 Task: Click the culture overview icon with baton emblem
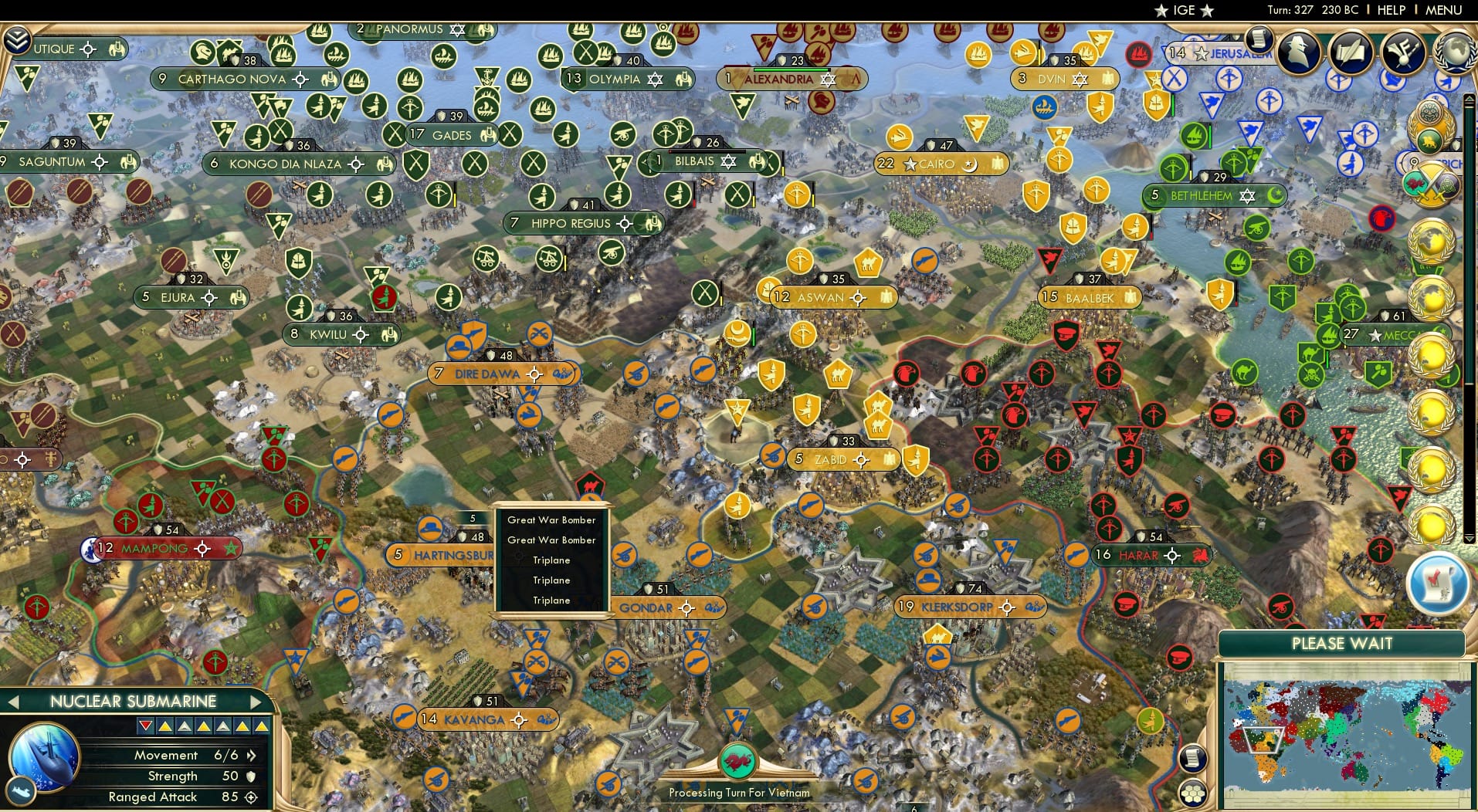coord(1402,52)
